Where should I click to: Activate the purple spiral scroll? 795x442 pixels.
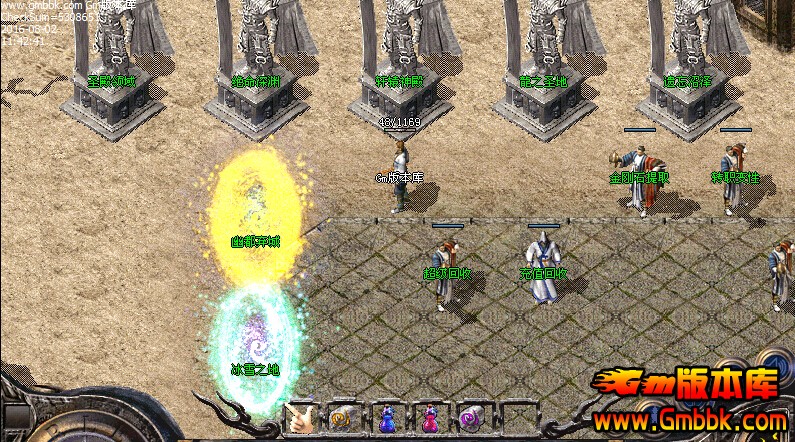[x=471, y=418]
